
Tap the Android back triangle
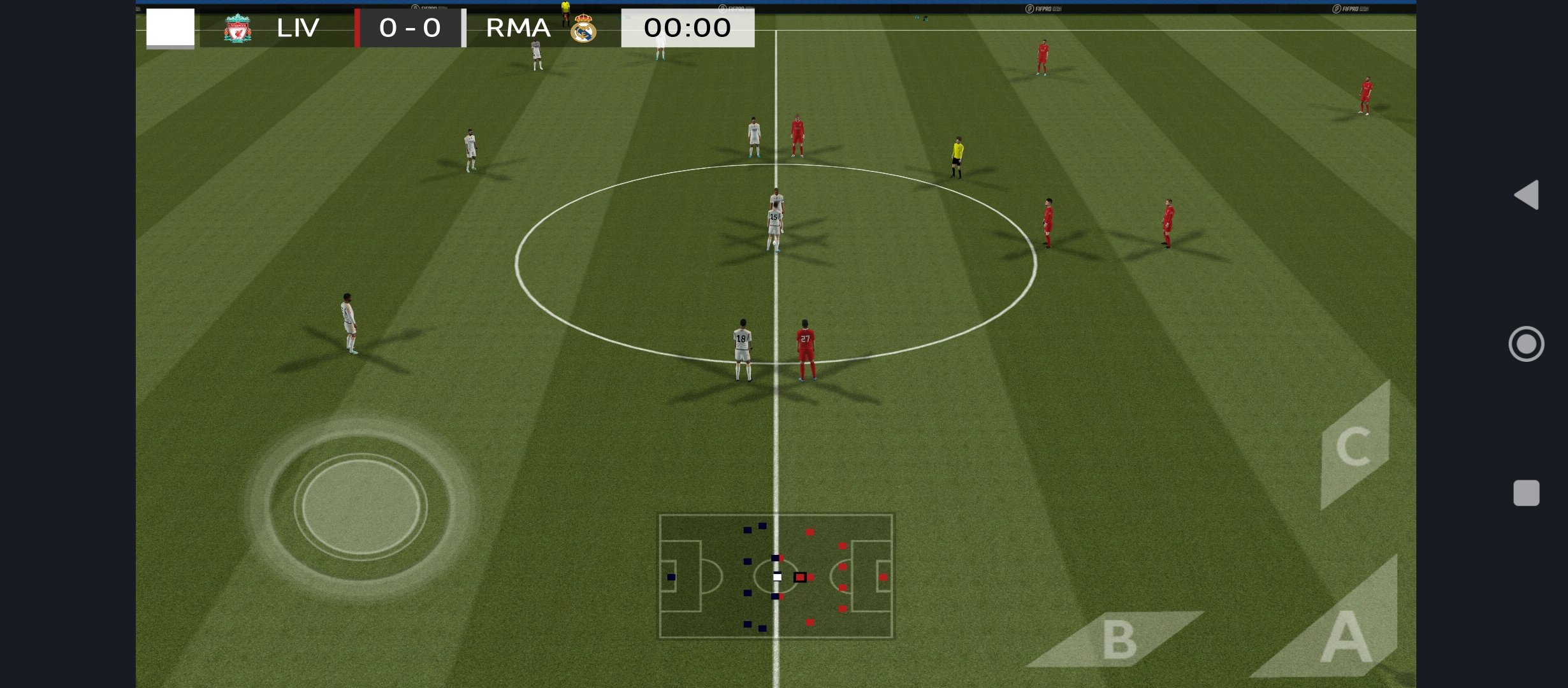click(1527, 194)
